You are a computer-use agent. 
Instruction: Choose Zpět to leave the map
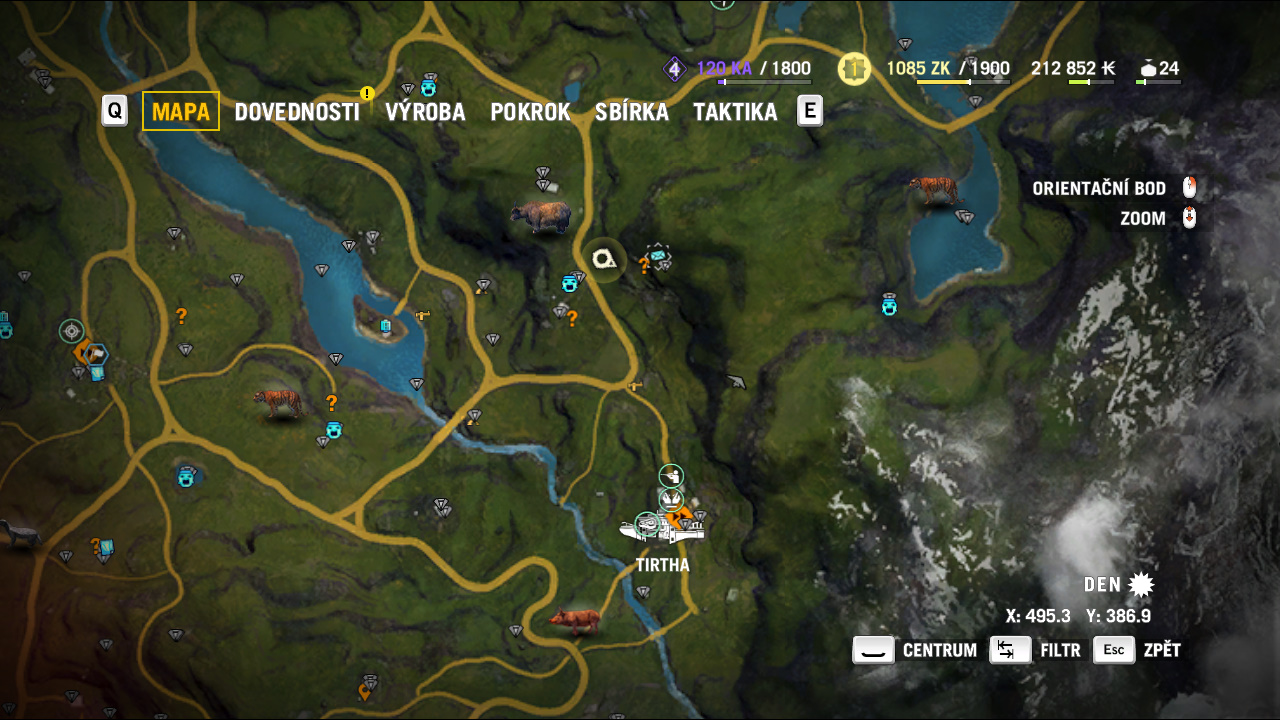pyautogui.click(x=1139, y=650)
